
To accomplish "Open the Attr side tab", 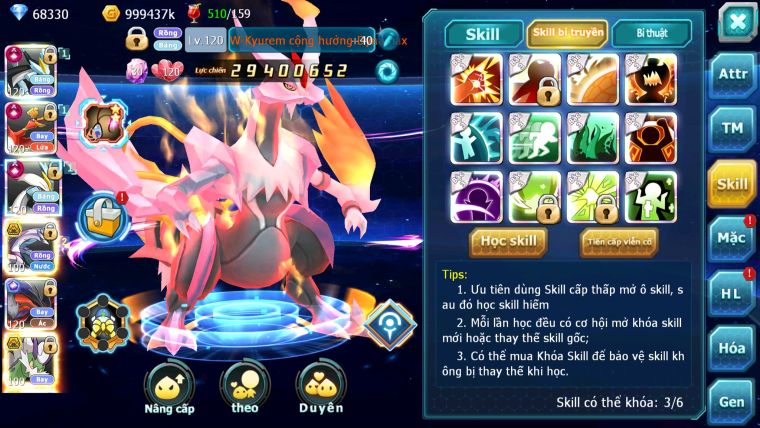I will pyautogui.click(x=732, y=73).
